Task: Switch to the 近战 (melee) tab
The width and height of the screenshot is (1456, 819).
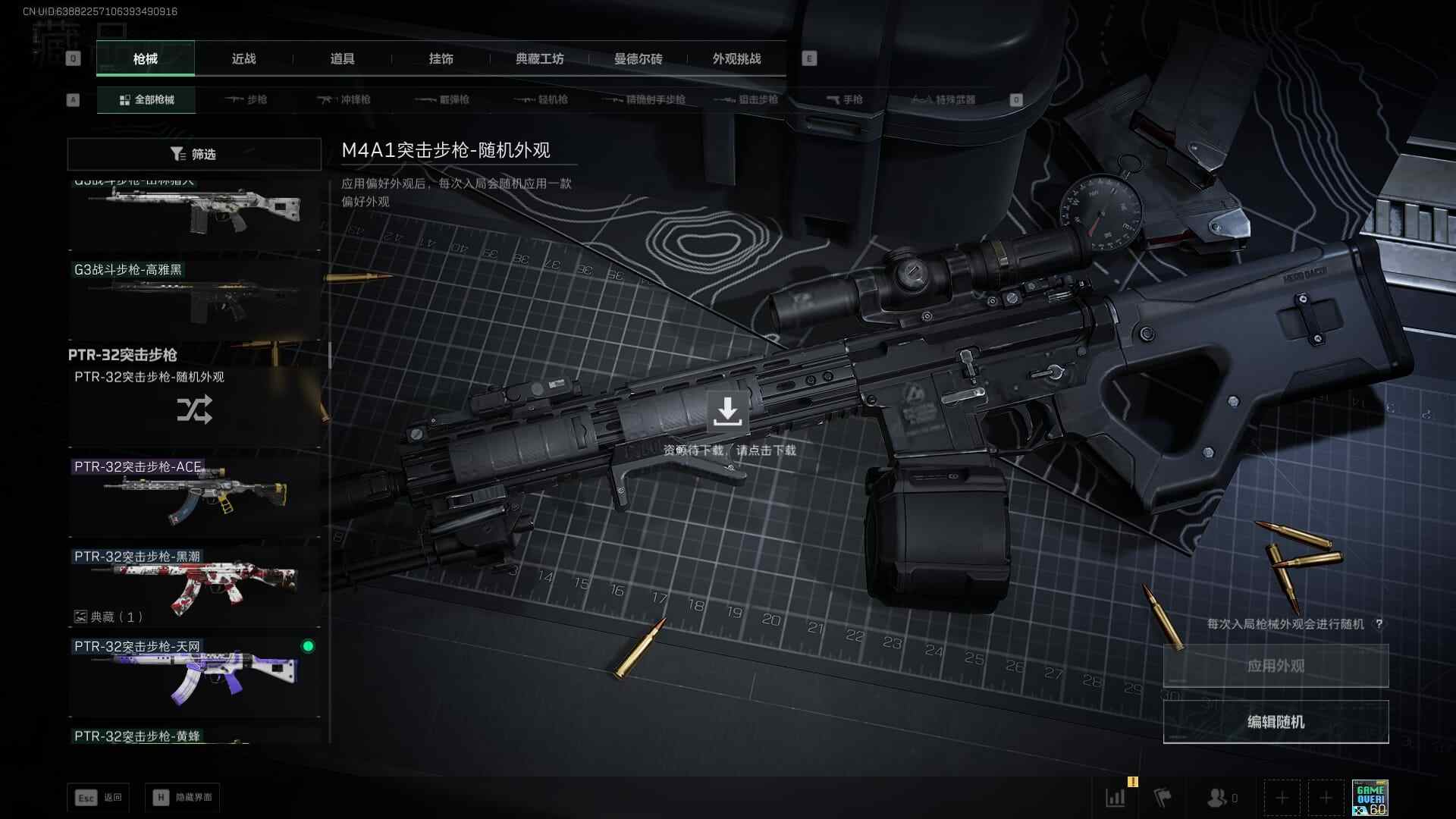Action: (x=243, y=59)
